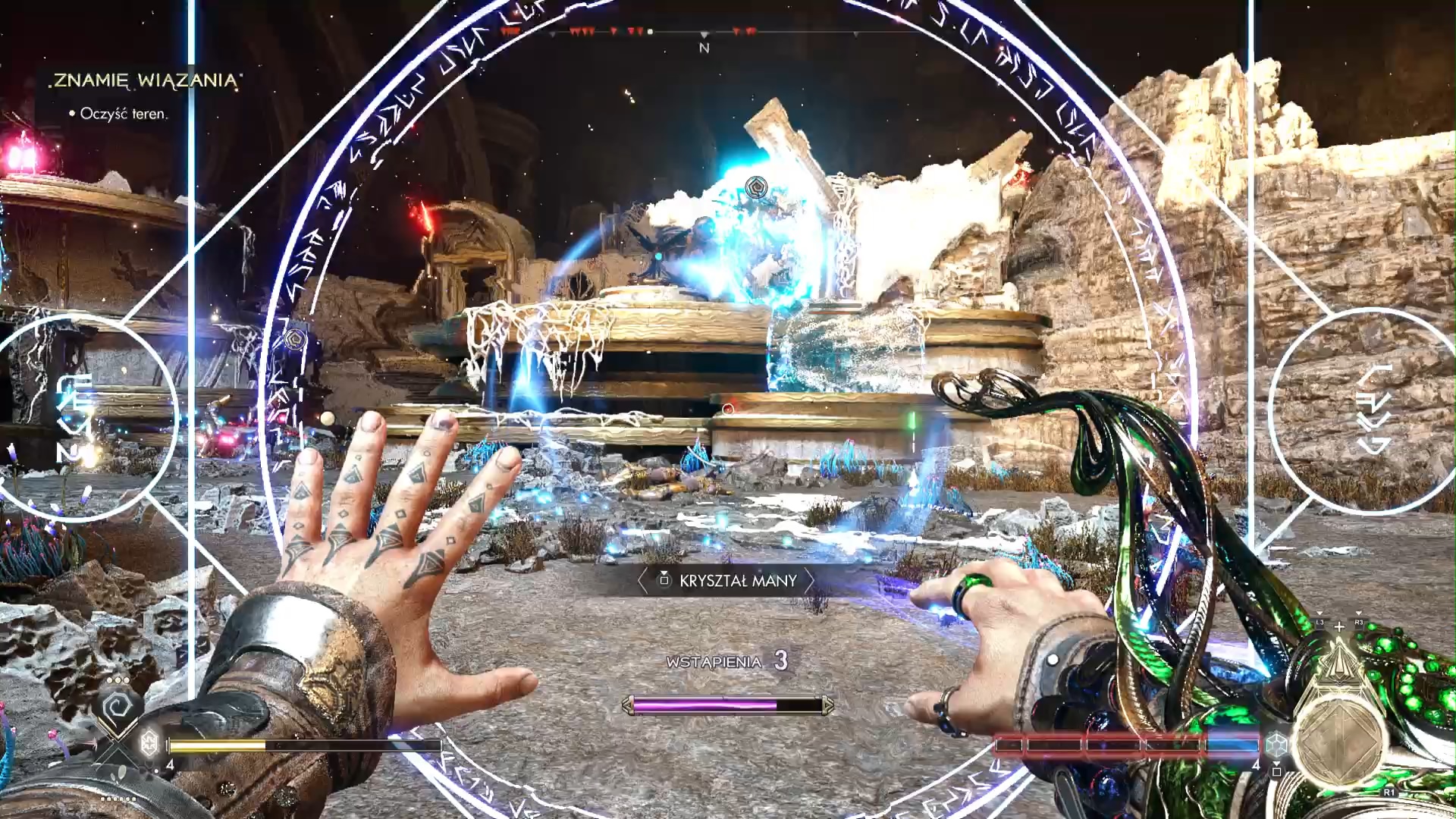Activate the spiral hexagon spell icon
The image size is (1456, 819).
click(x=118, y=708)
